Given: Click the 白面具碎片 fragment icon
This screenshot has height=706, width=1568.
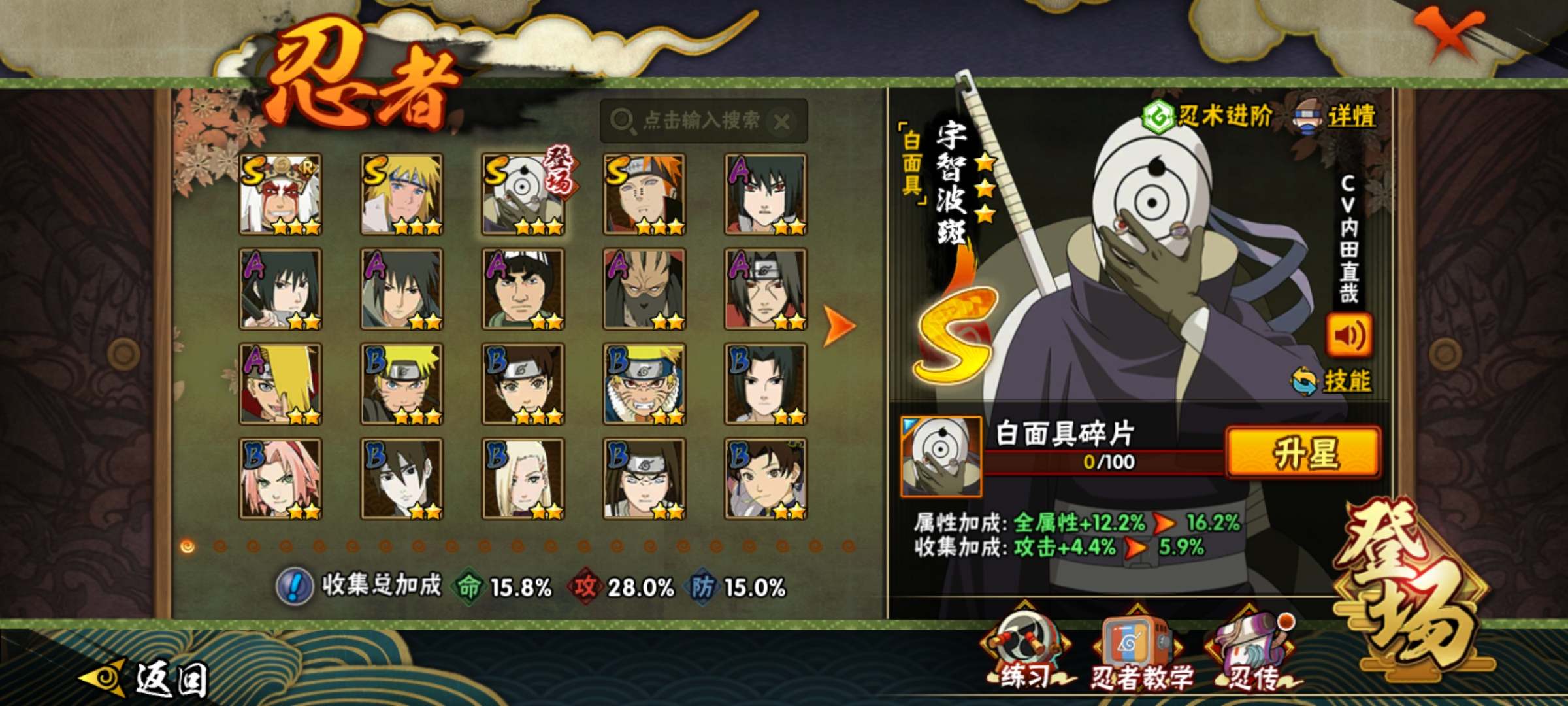Looking at the screenshot, I should tap(940, 456).
